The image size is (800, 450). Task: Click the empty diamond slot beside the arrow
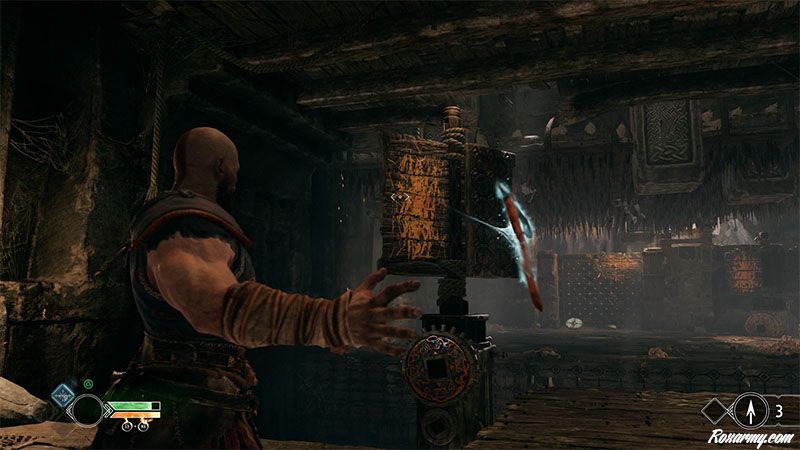(x=717, y=408)
